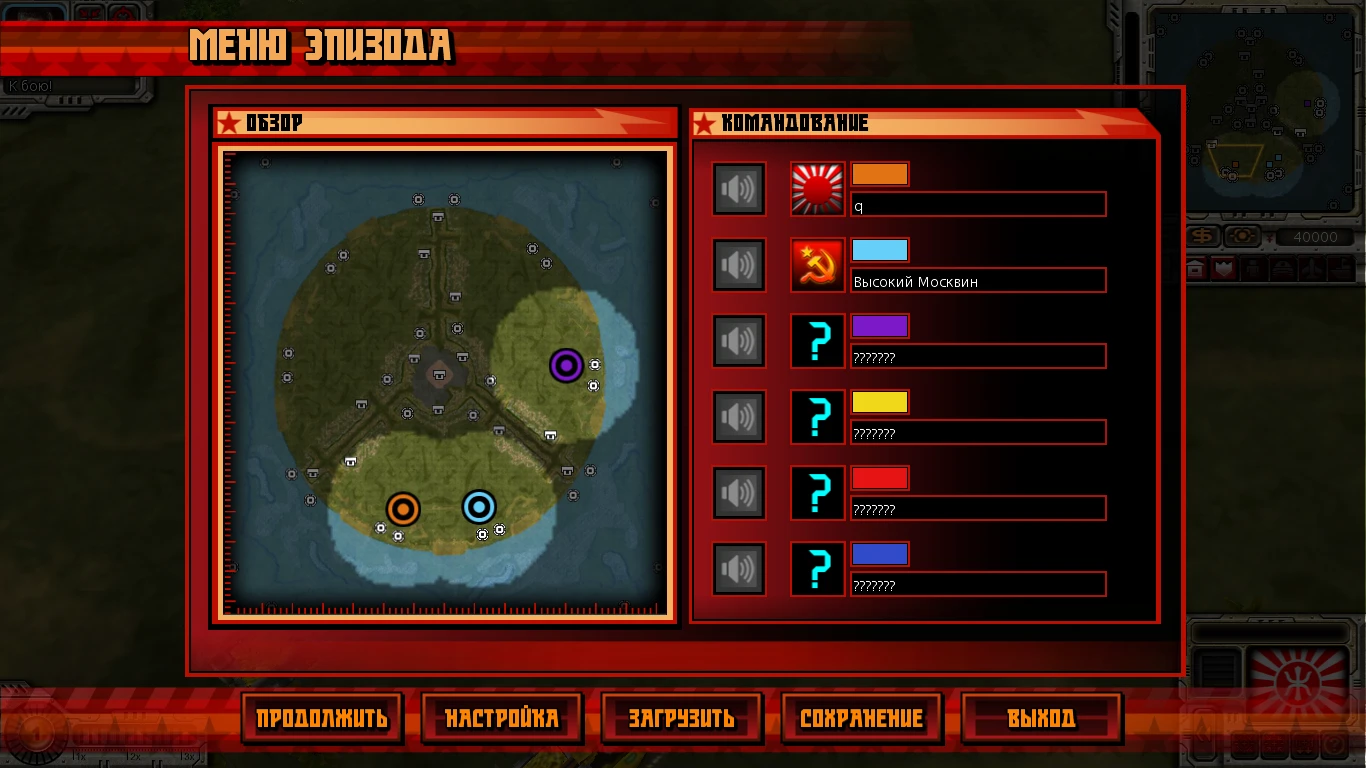Open faction selector for the dark blue player
This screenshot has width=1366, height=768.
(x=817, y=568)
